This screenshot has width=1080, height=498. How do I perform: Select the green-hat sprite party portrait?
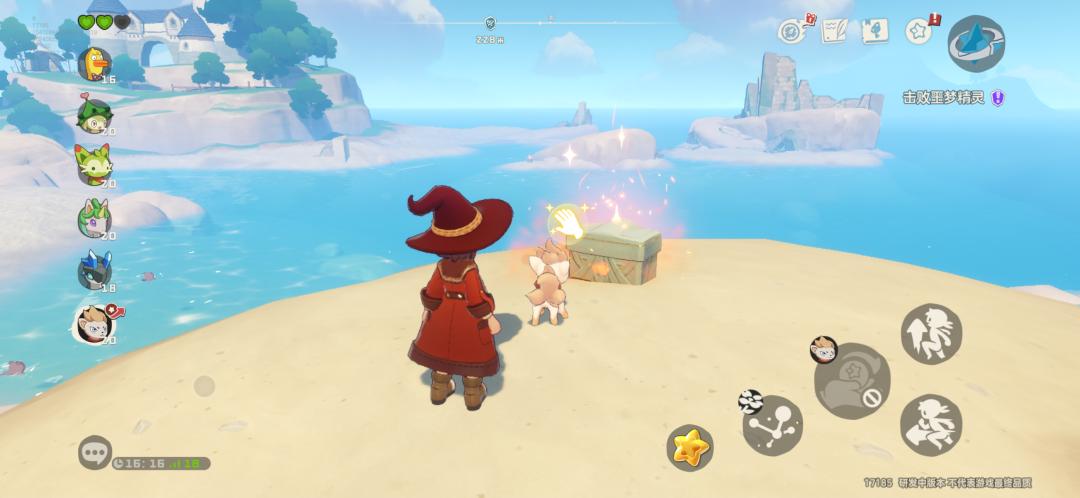click(x=94, y=115)
